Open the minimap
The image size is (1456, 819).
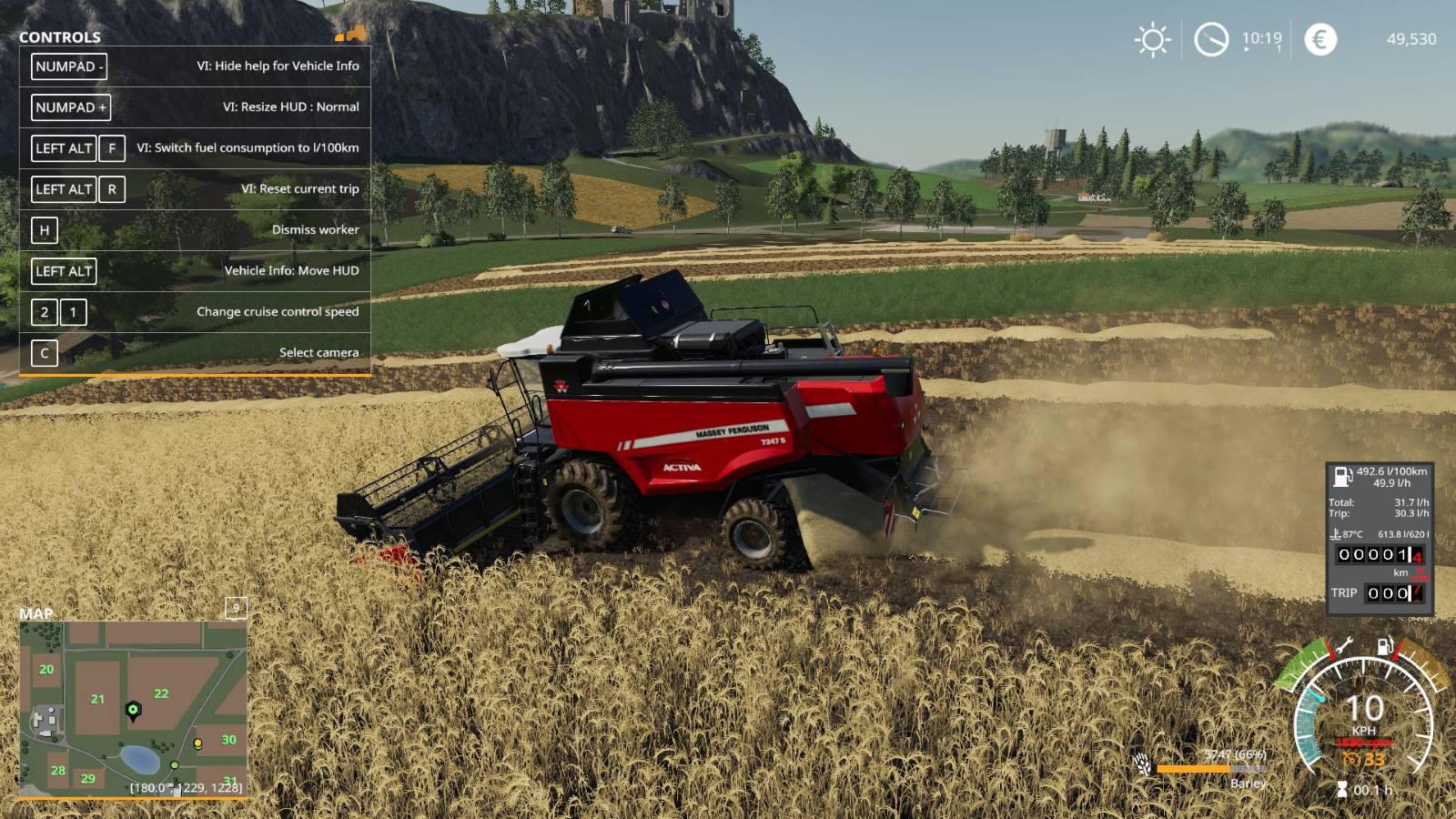(x=133, y=710)
